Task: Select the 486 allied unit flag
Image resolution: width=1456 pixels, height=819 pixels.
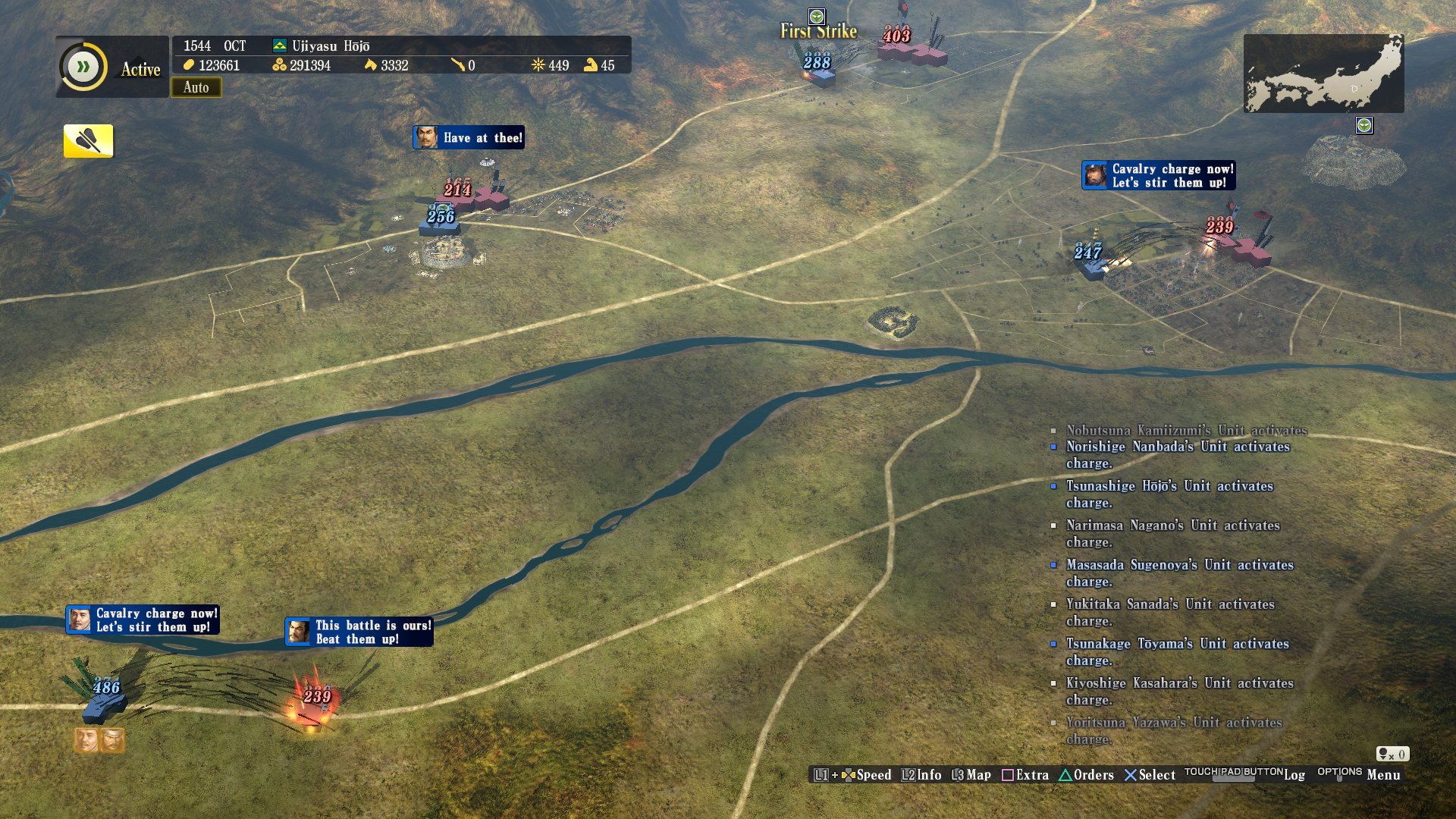Action: tap(106, 686)
